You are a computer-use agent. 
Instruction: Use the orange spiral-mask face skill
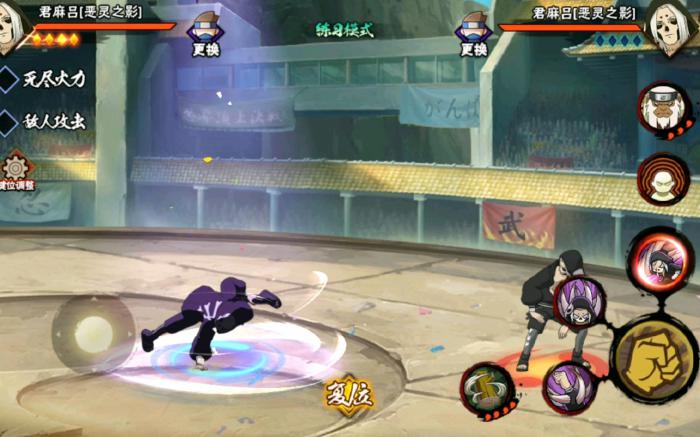coord(663,180)
